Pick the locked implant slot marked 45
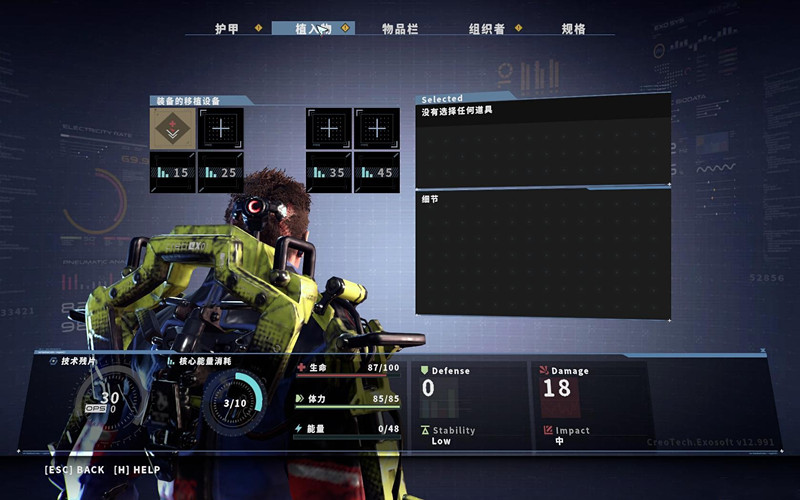 point(377,173)
